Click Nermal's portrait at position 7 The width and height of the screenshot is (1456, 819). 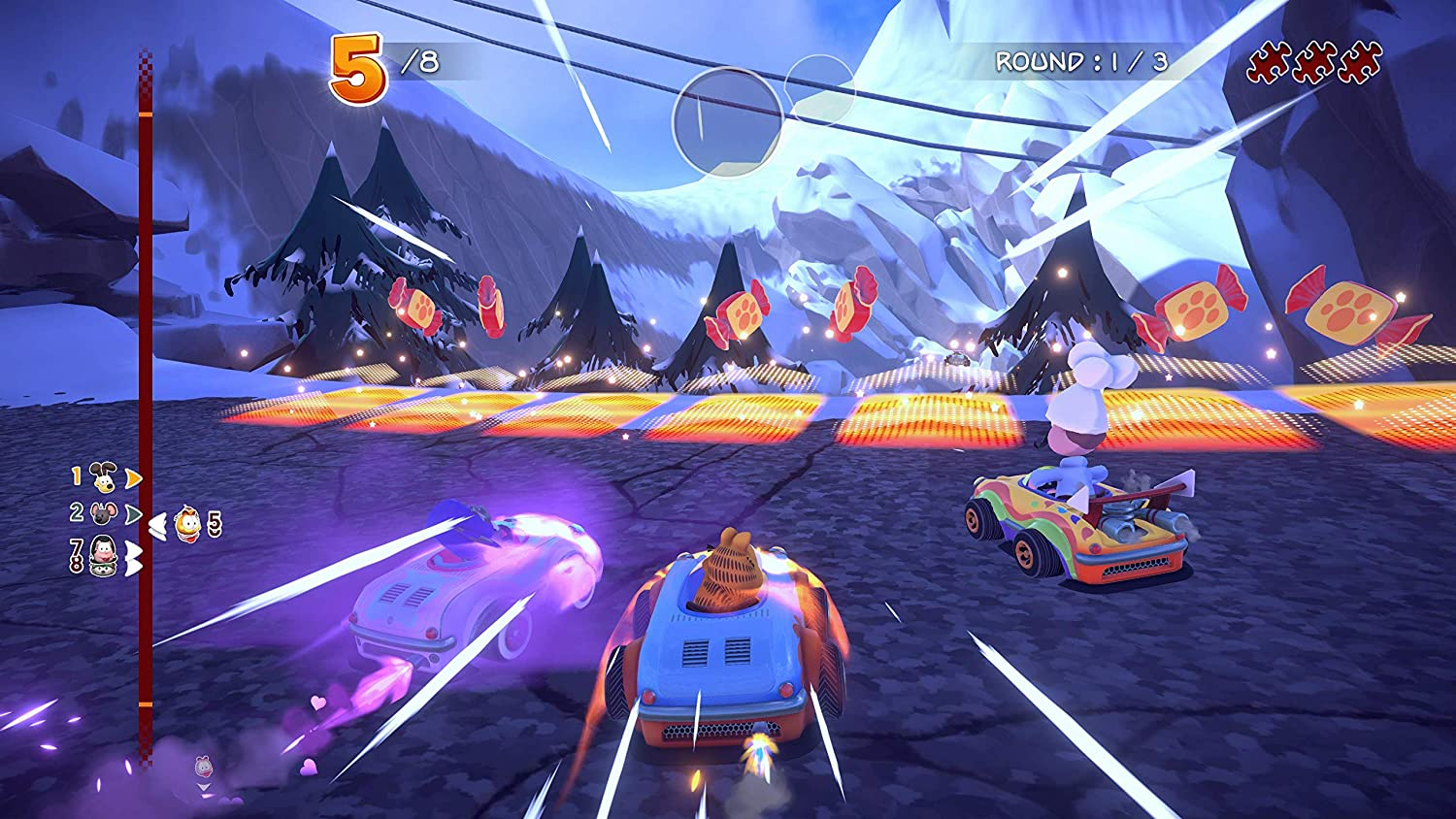102,550
